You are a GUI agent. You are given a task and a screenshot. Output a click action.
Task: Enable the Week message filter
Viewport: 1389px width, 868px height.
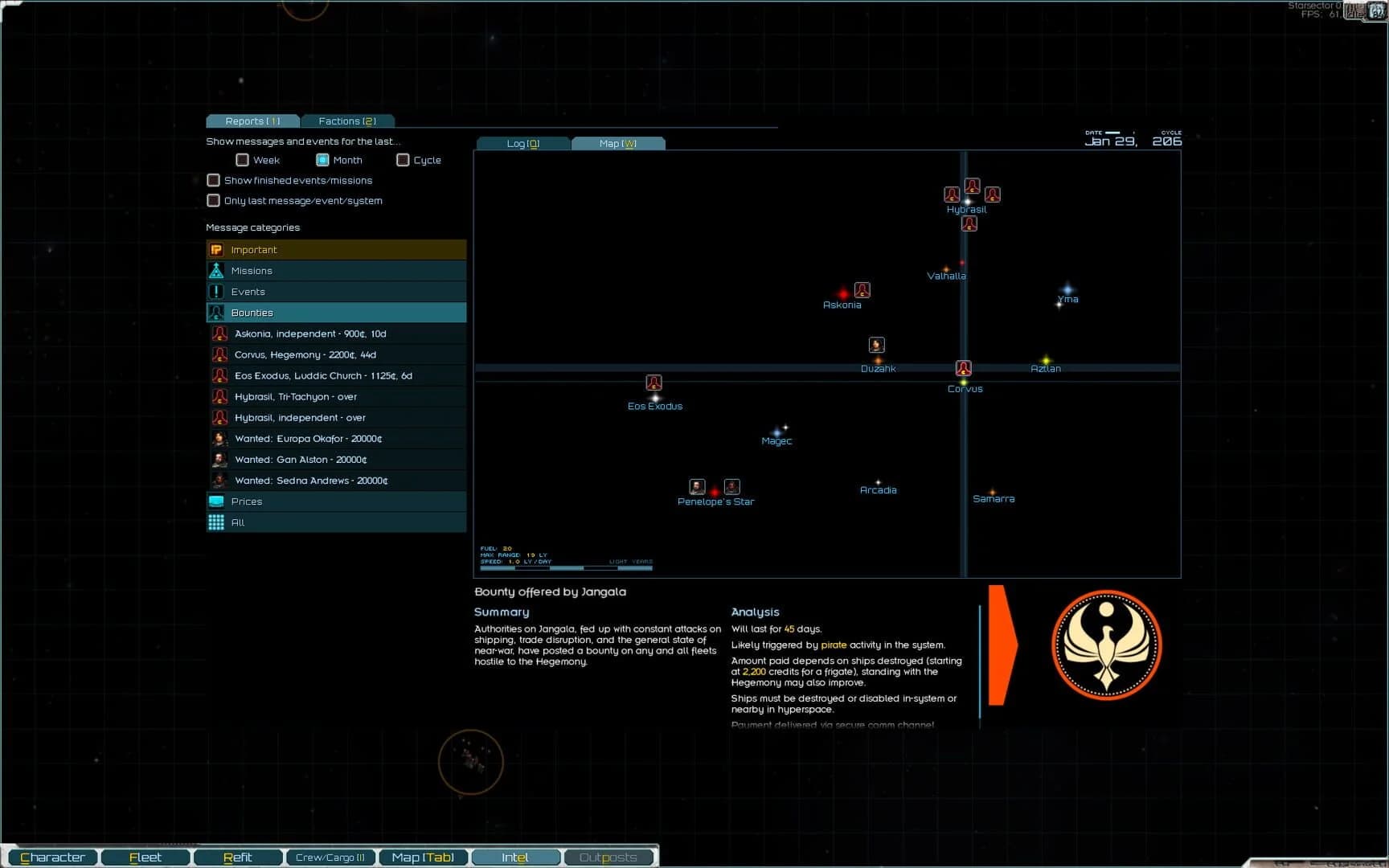tap(242, 159)
